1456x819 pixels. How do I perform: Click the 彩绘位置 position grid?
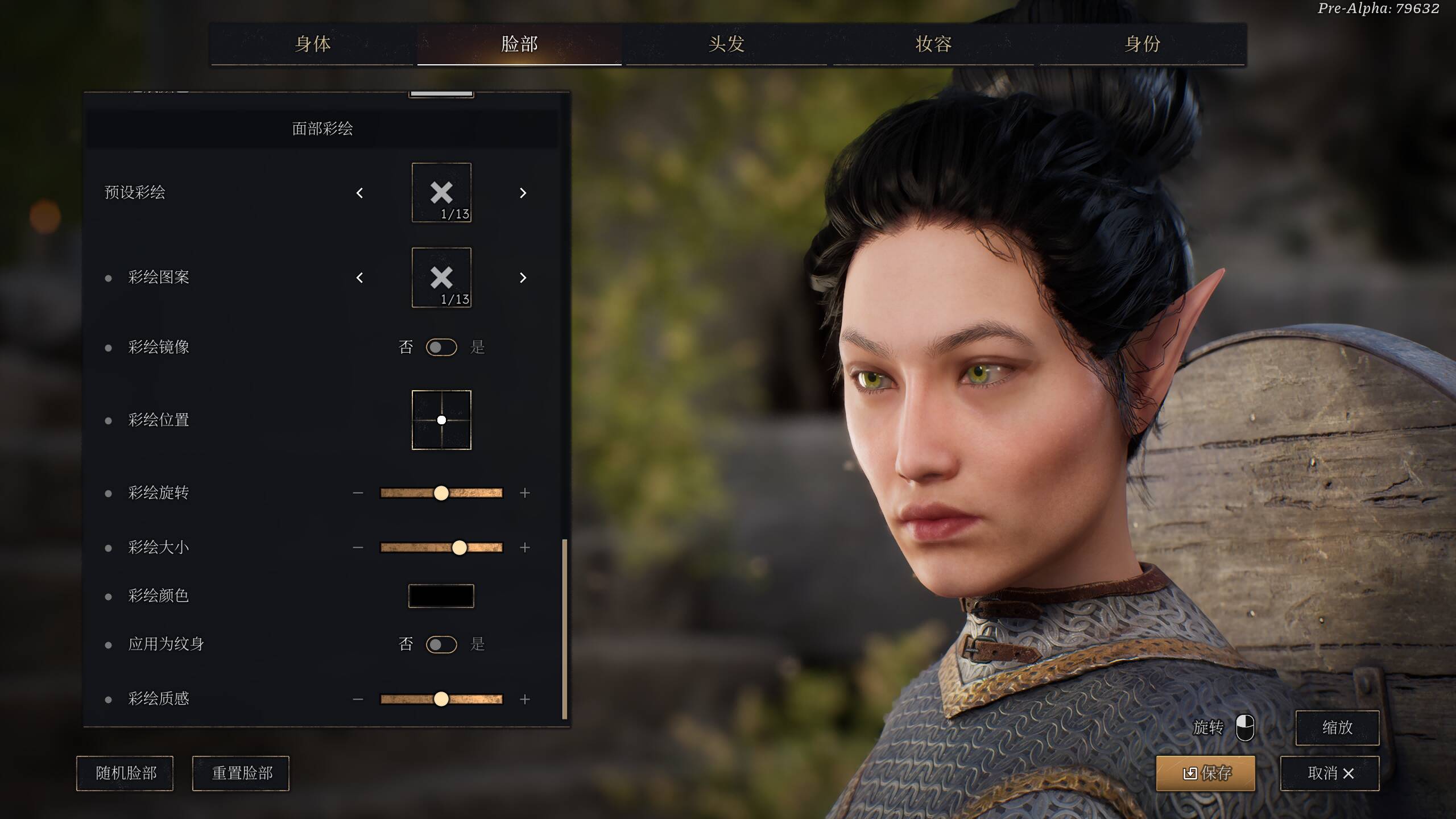tap(441, 420)
